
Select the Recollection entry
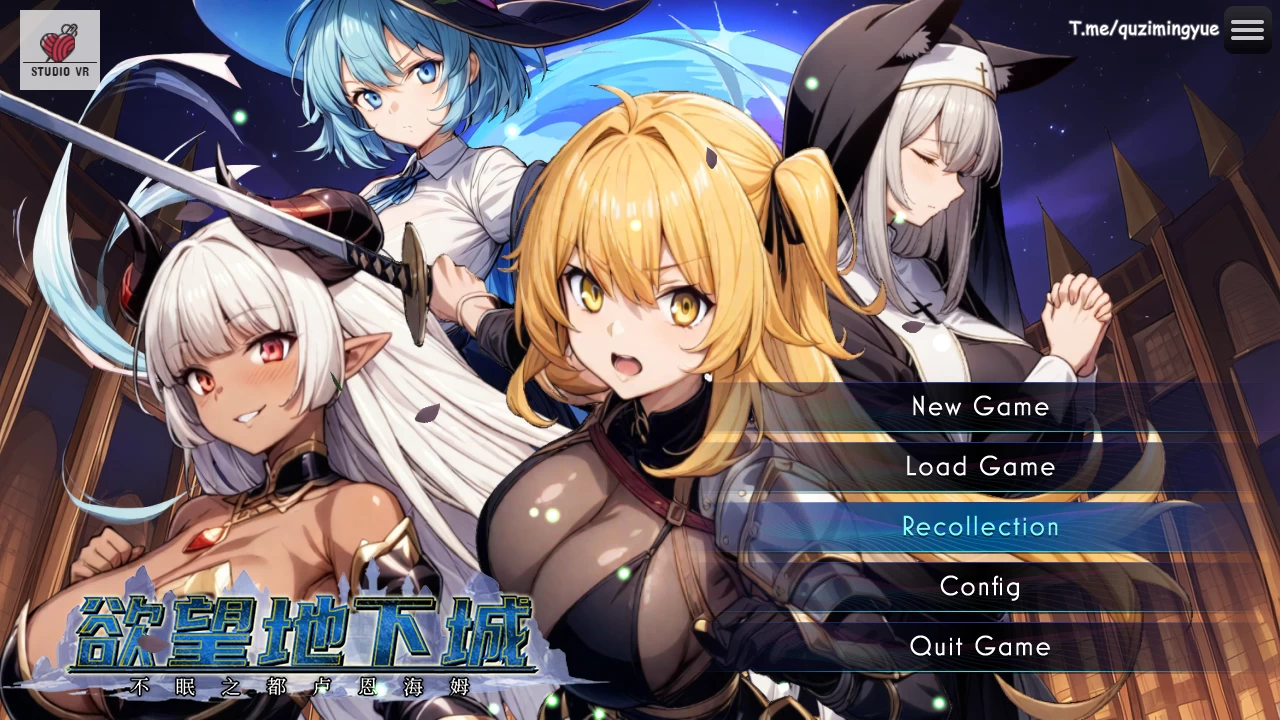(980, 527)
